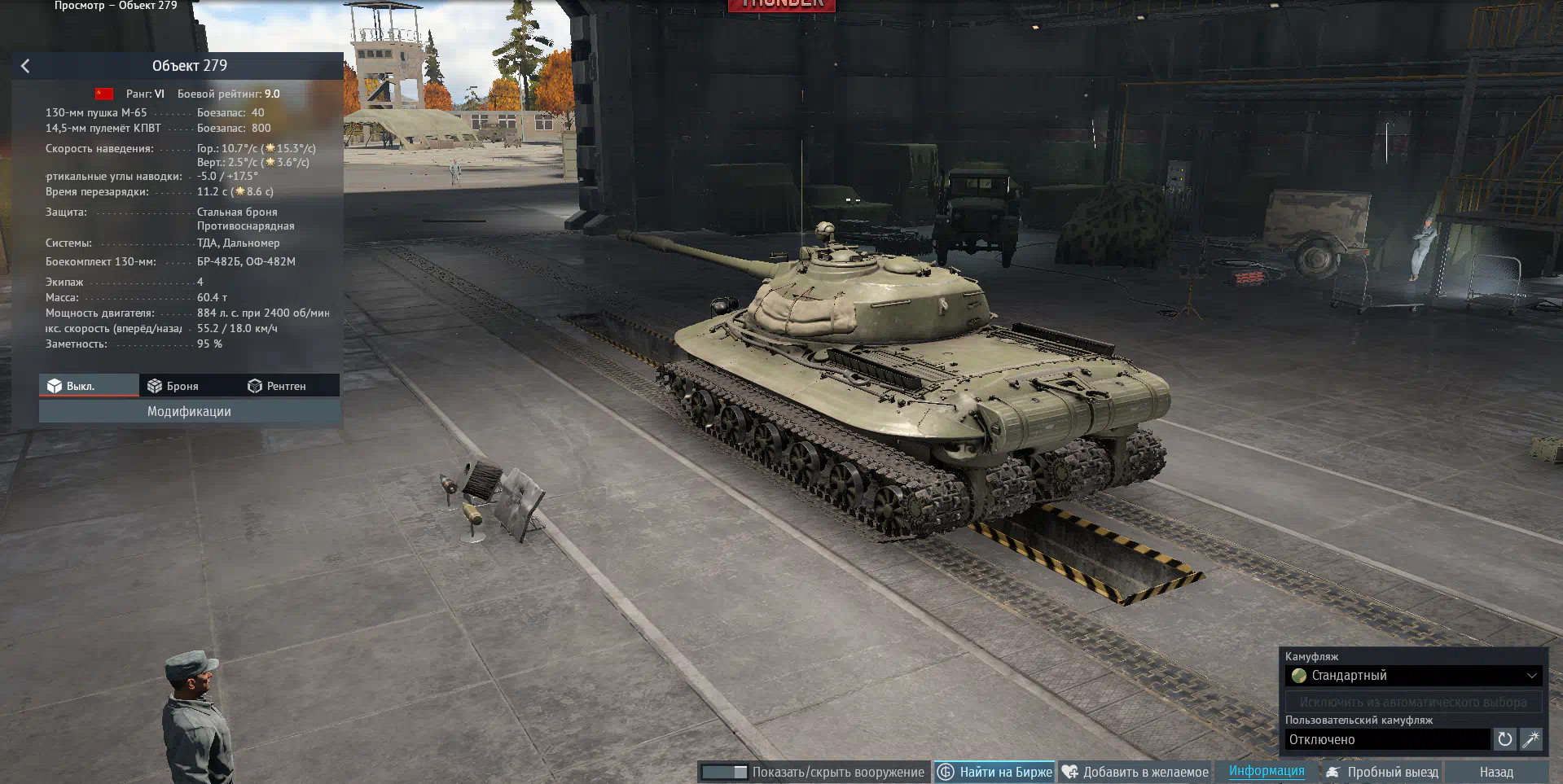
Task: Click Добавить в желаемое
Action: pos(1135,772)
